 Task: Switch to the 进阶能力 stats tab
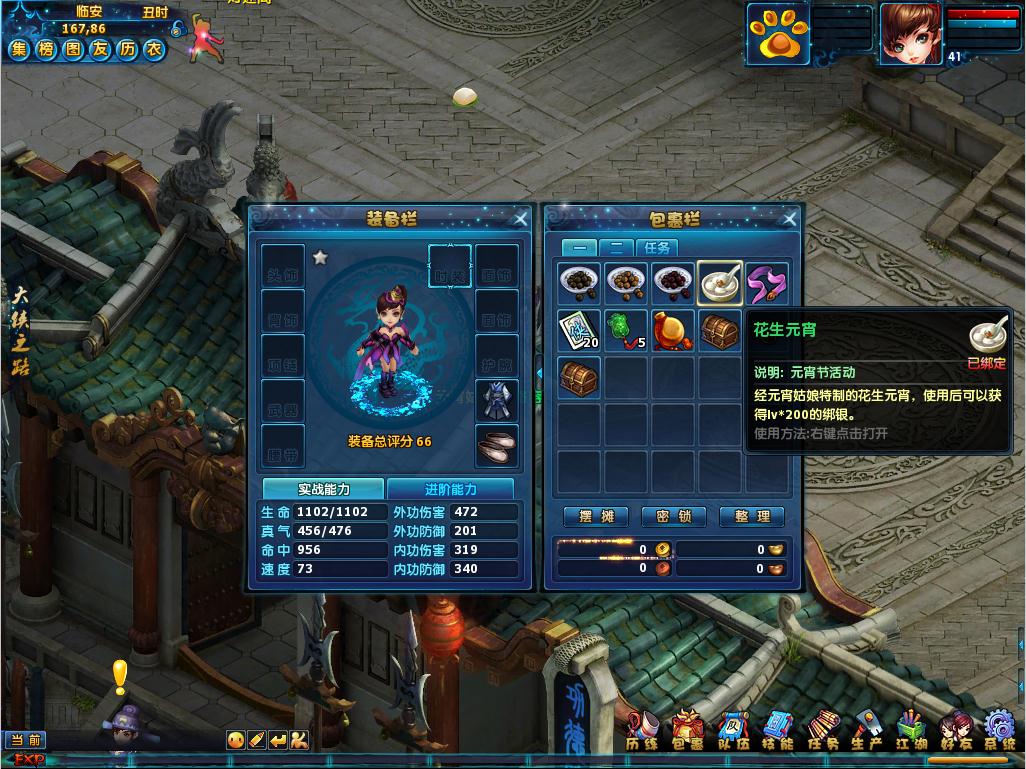[x=450, y=489]
